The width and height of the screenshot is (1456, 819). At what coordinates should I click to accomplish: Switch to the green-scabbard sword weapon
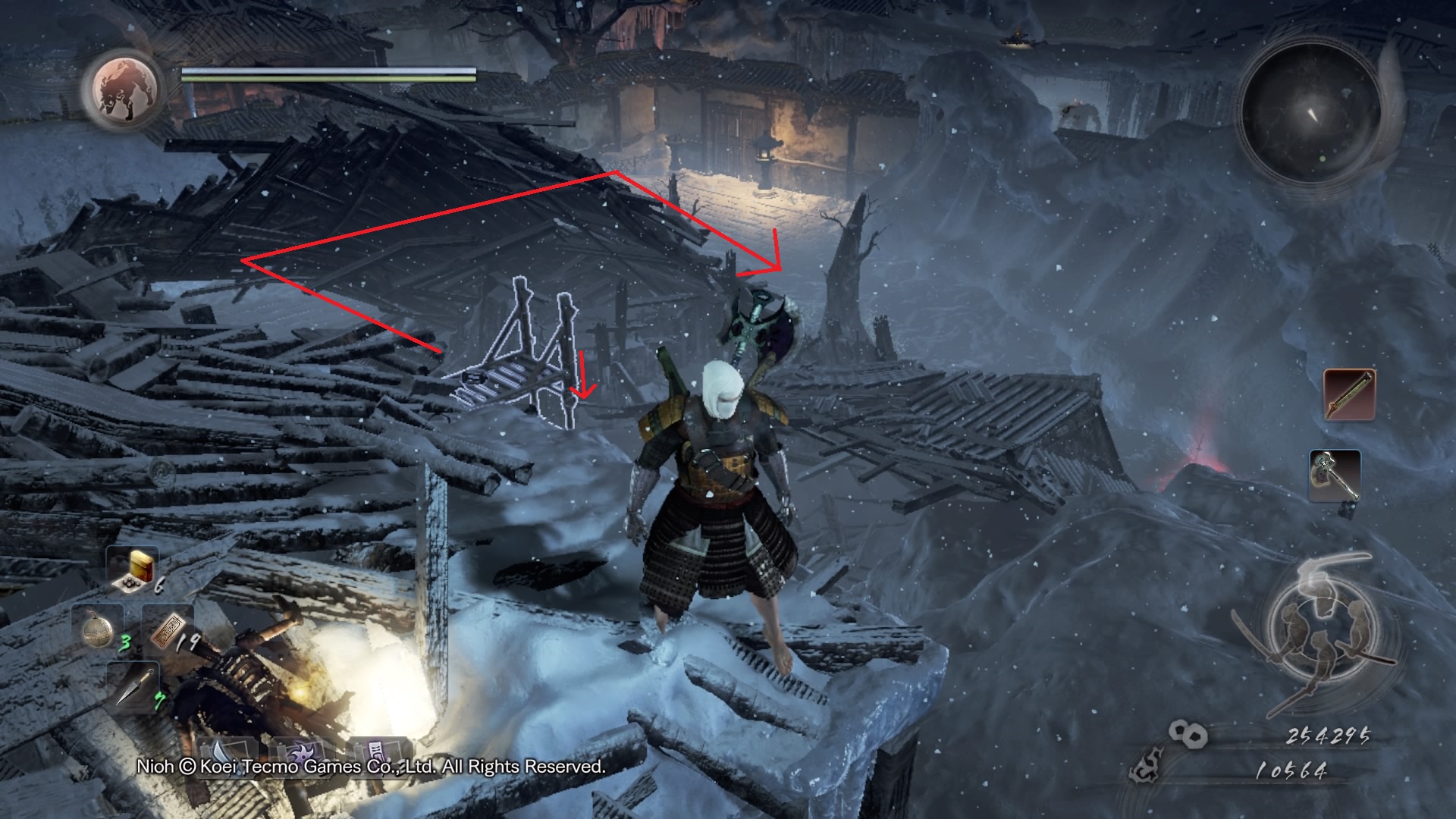1350,394
